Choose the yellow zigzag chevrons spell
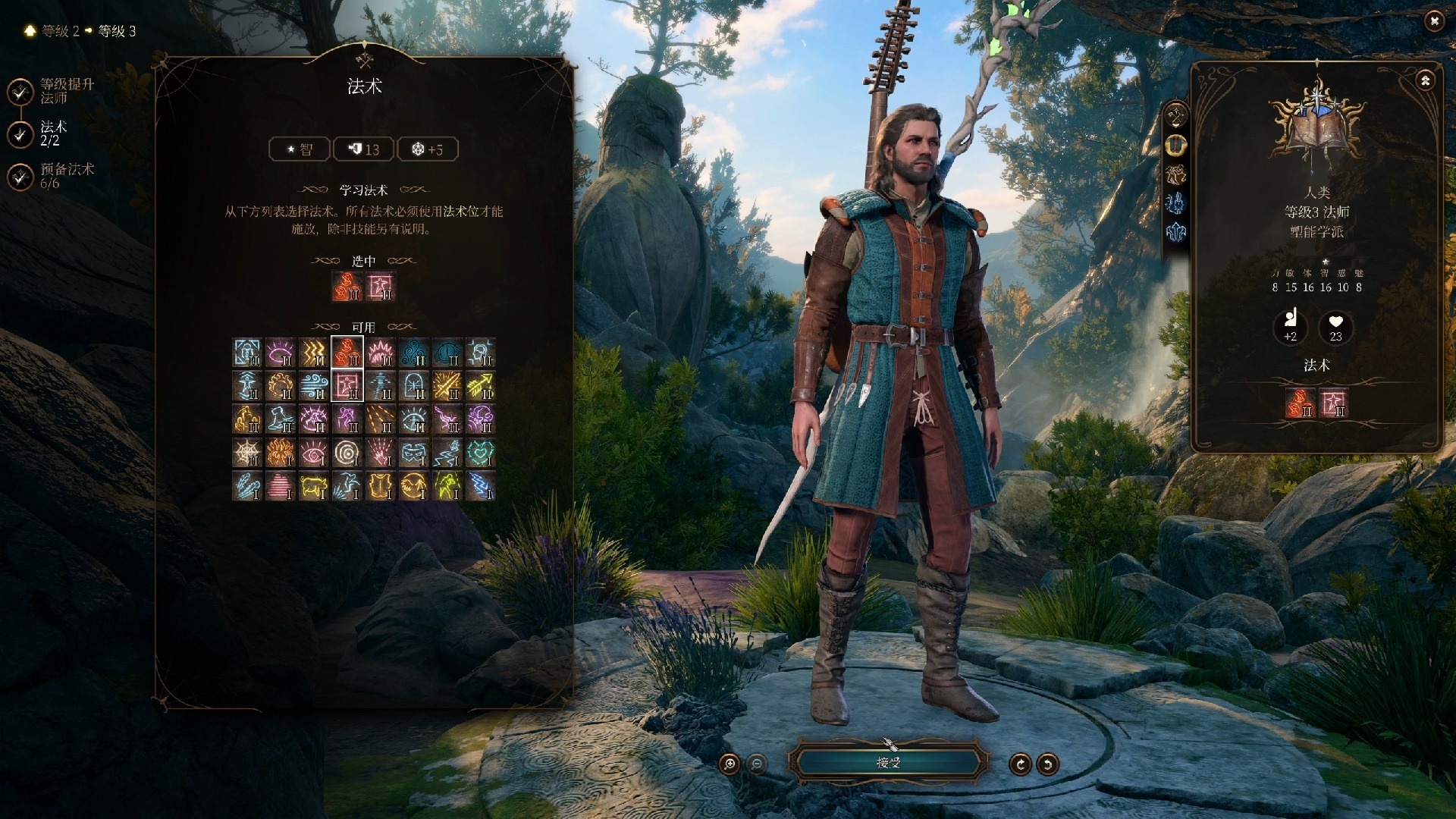 pos(314,353)
